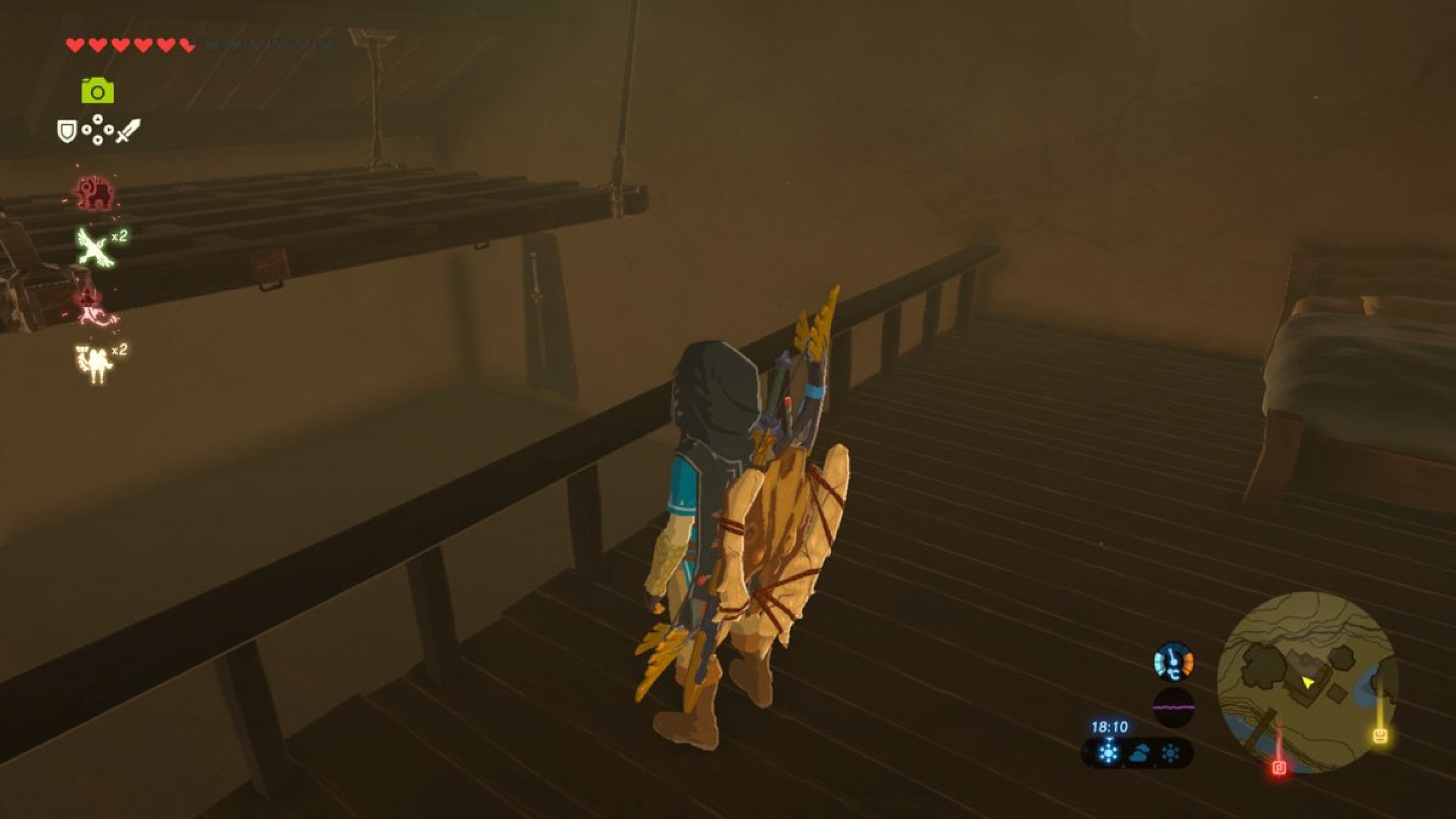Click the yellow destination beacon on minimap
The width and height of the screenshot is (1456, 819).
click(1381, 736)
